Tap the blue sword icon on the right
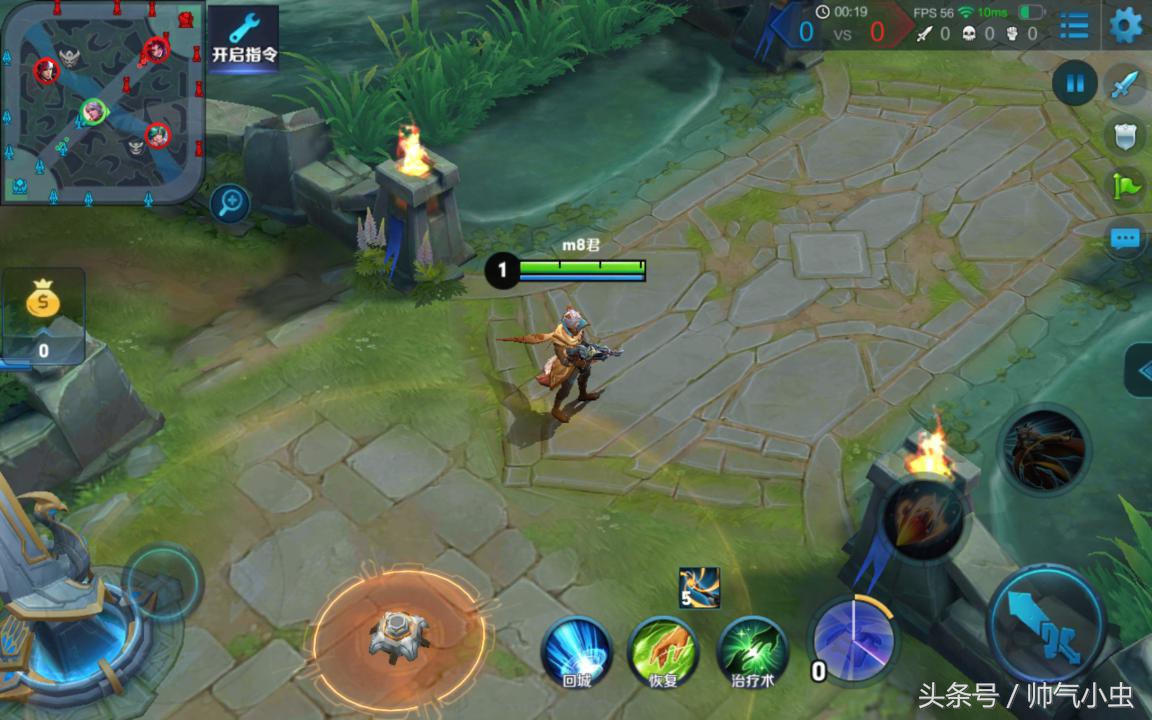The width and height of the screenshot is (1152, 720). pos(1127,84)
